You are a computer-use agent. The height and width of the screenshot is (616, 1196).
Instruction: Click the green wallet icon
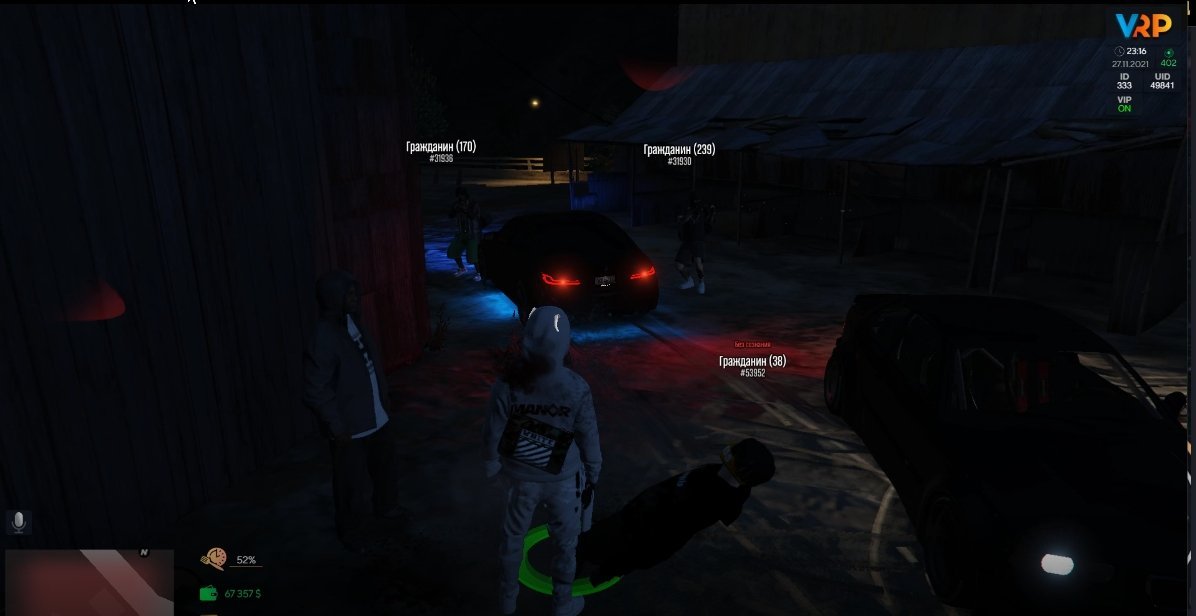pyautogui.click(x=209, y=593)
